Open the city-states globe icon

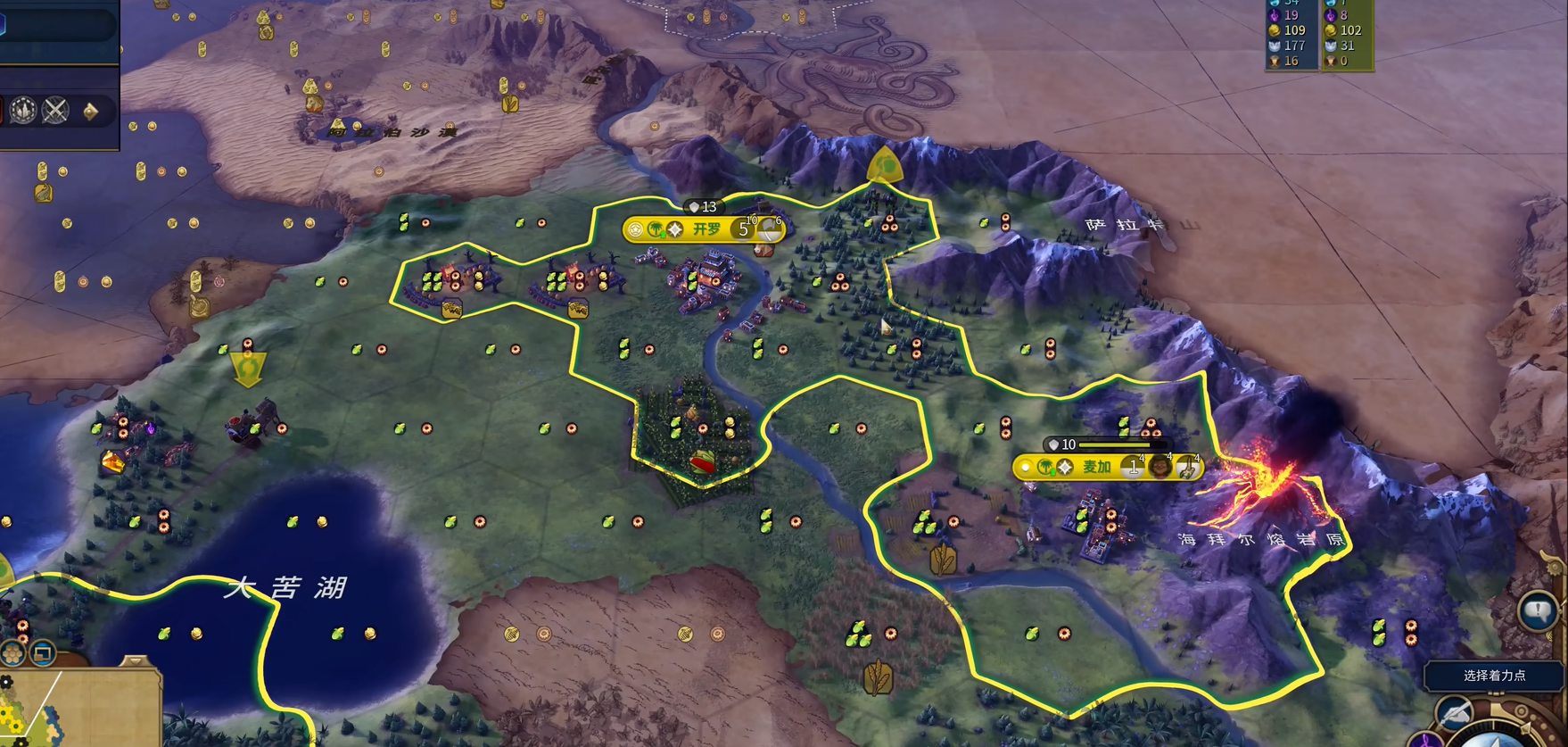pos(23,111)
